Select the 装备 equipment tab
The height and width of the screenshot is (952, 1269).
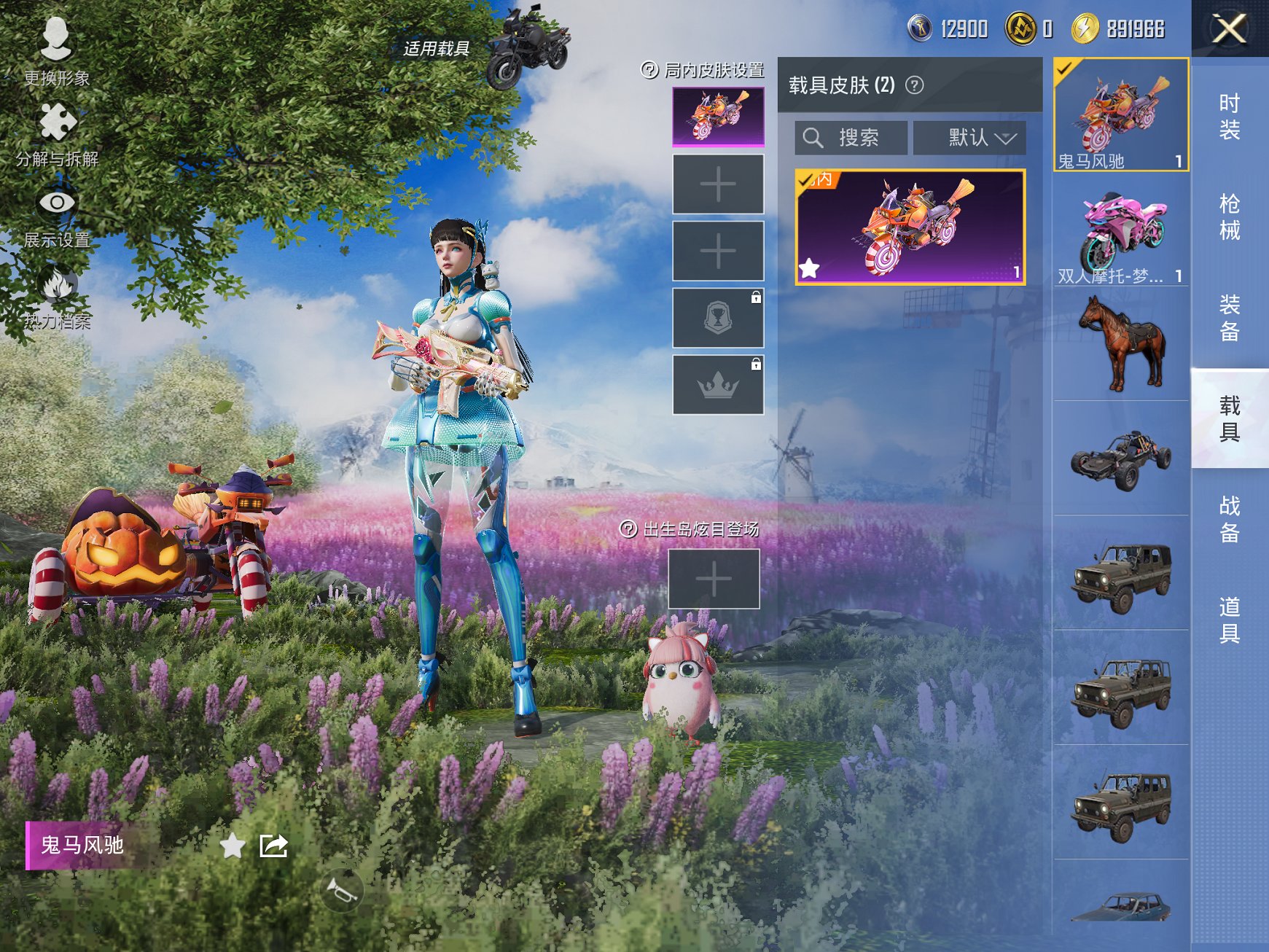pyautogui.click(x=1229, y=318)
